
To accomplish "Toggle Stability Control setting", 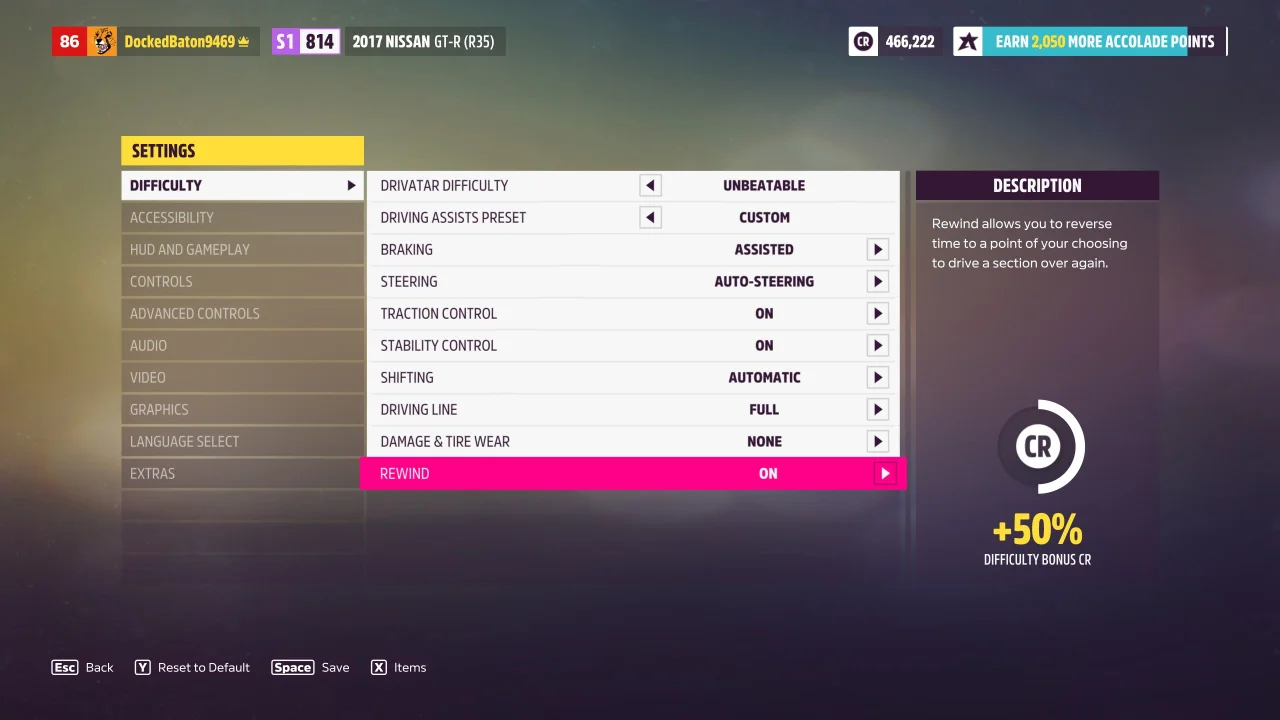I will click(877, 345).
